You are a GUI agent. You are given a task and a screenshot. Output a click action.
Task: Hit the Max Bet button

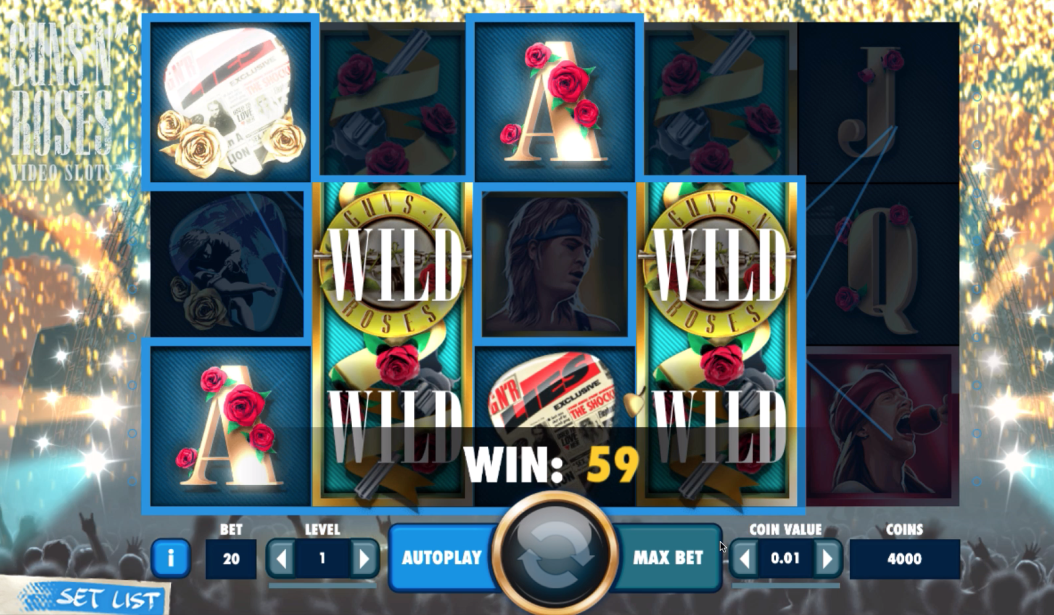668,558
